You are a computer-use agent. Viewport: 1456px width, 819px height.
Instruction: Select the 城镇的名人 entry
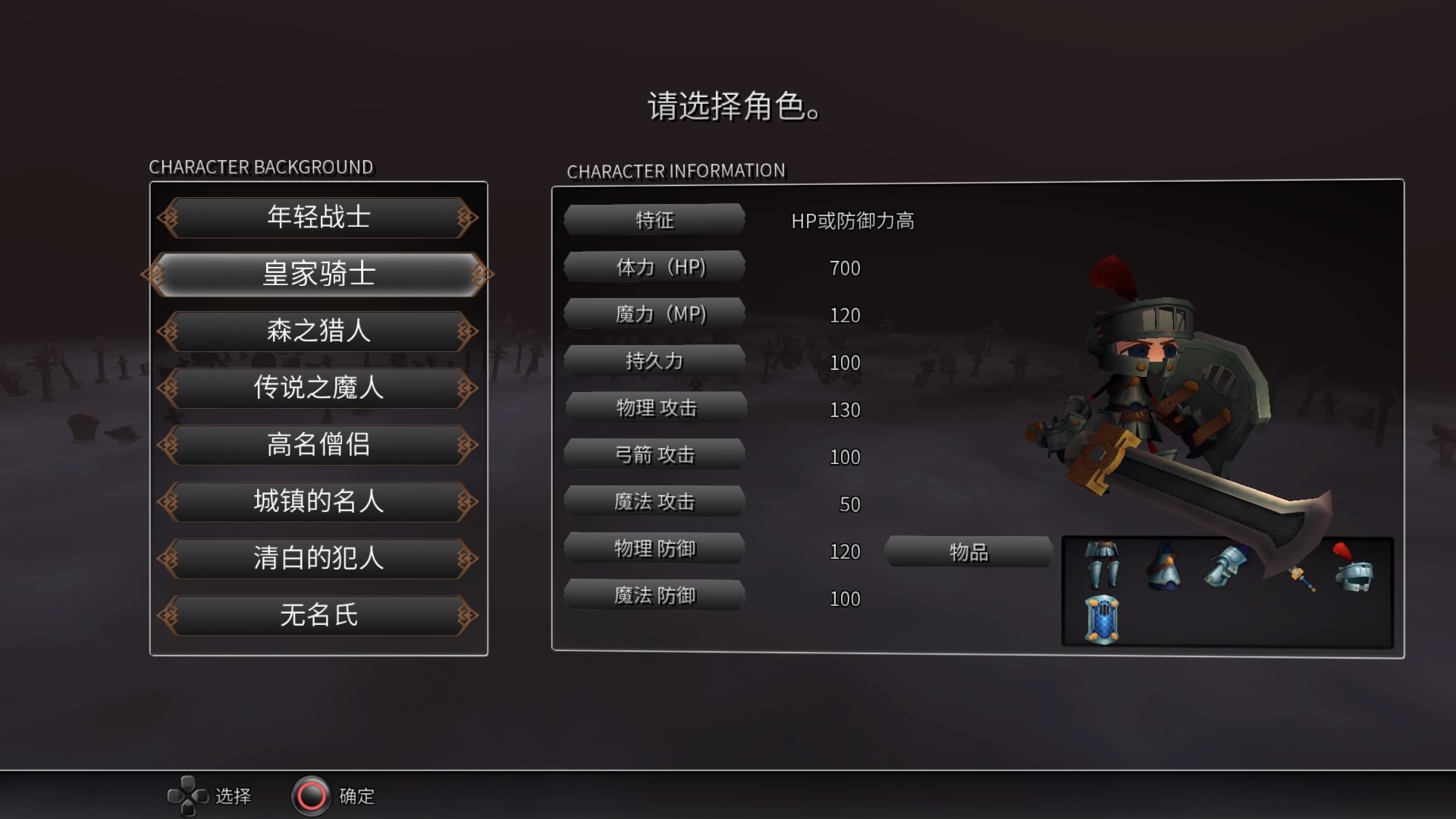pos(318,502)
